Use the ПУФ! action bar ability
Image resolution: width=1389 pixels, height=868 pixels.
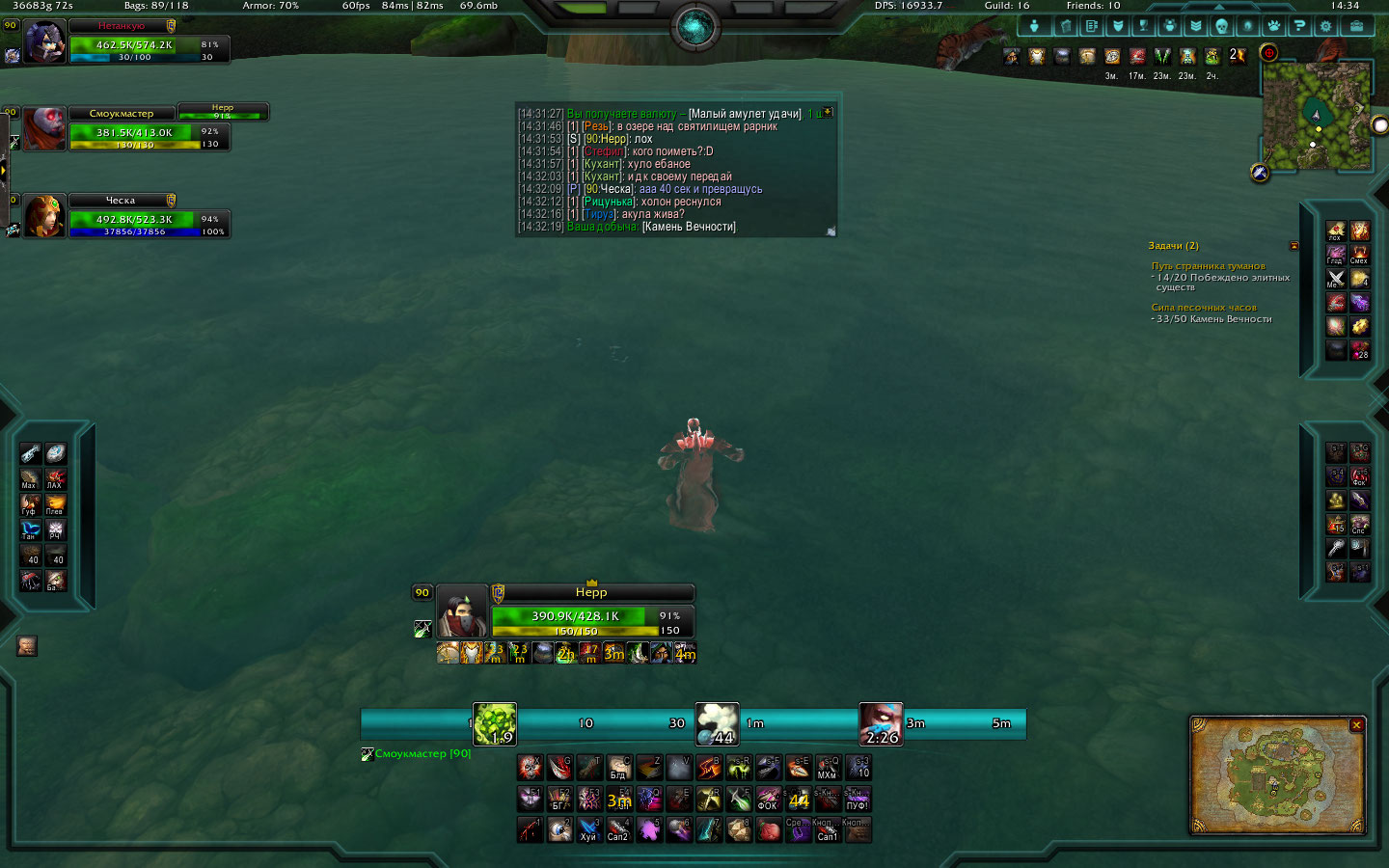(x=857, y=800)
